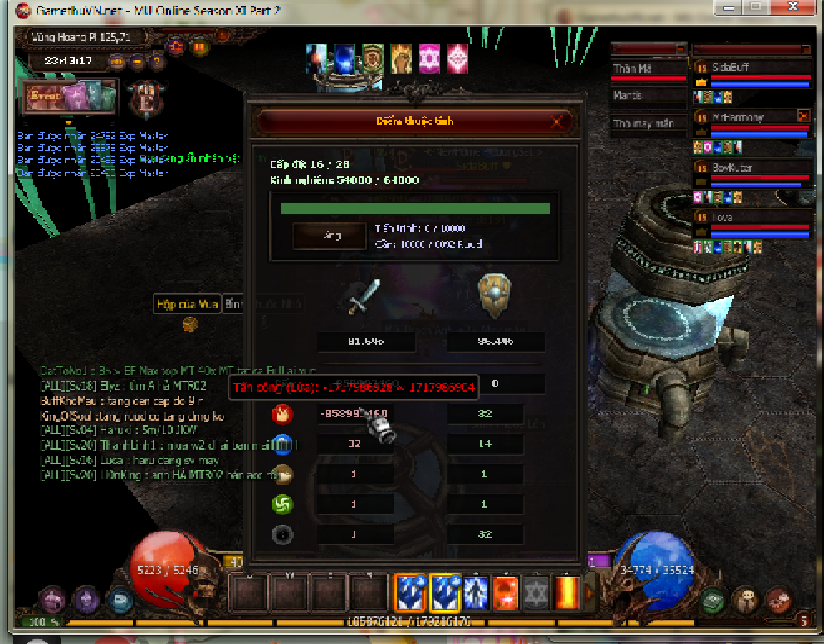Open the shield emblem button beside Event
This screenshot has width=824, height=644.
146,98
